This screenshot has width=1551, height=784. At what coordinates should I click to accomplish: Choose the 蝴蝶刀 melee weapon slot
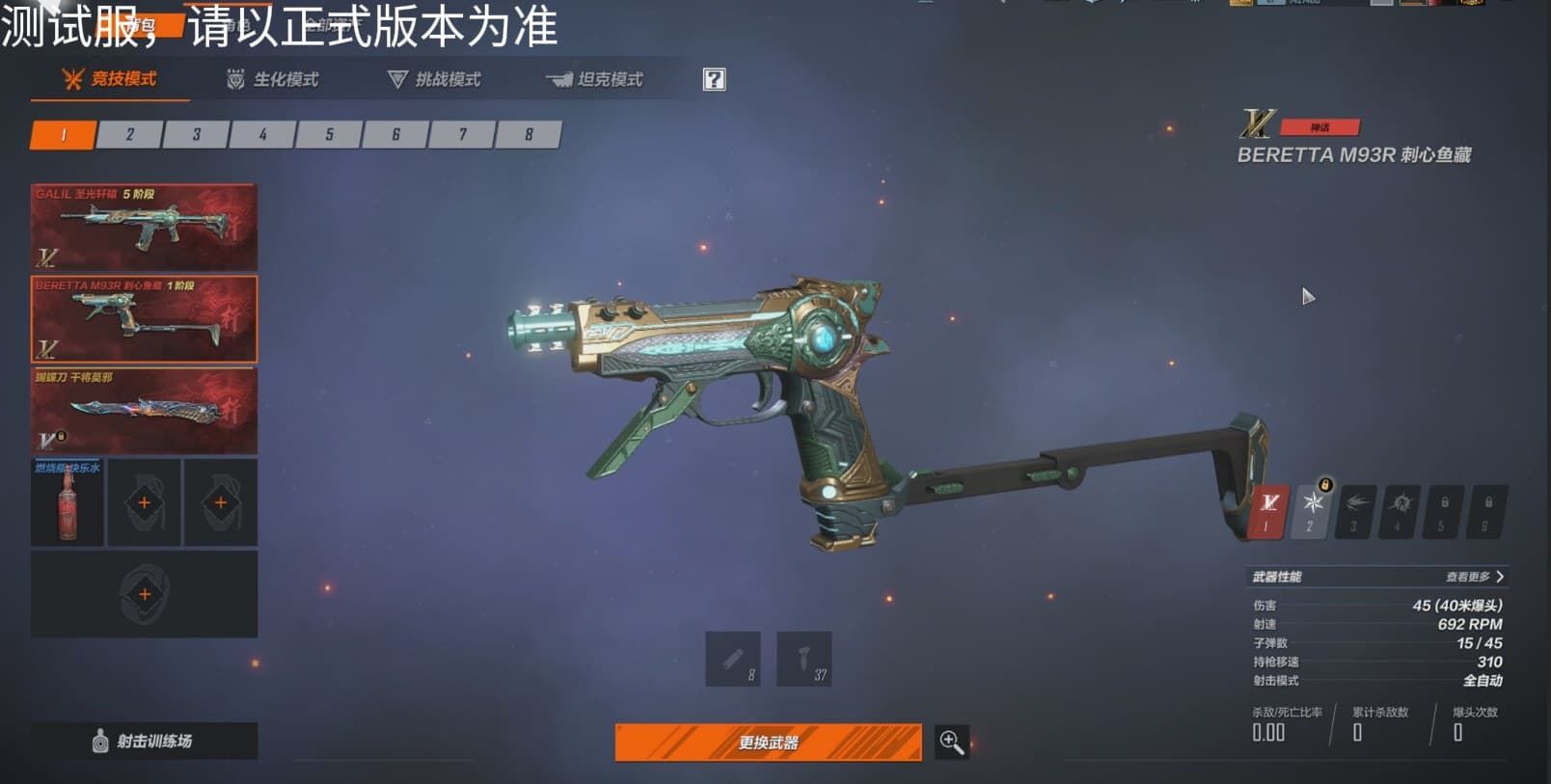coord(144,411)
